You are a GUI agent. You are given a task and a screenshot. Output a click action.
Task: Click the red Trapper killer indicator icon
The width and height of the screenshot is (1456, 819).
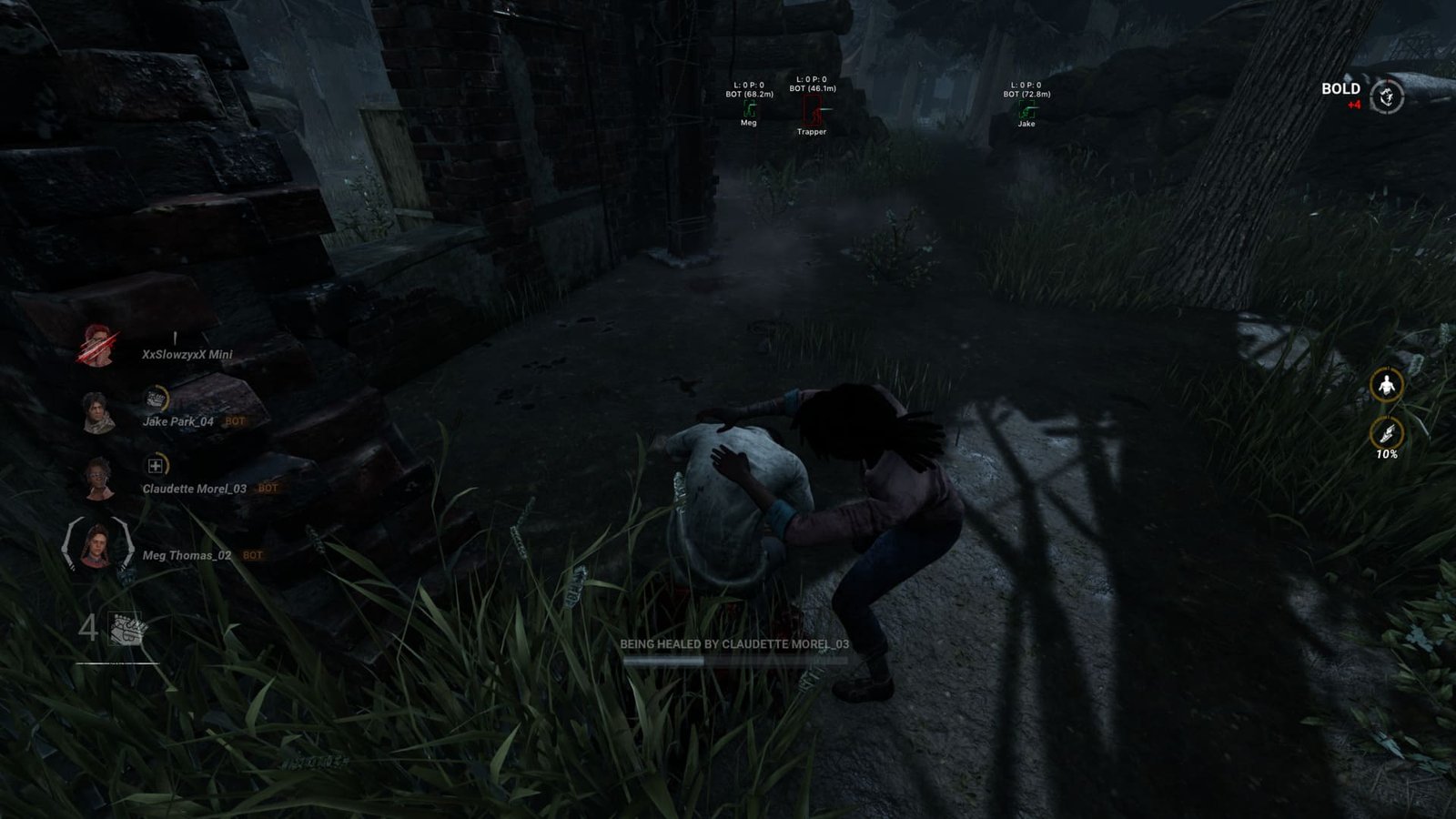[x=813, y=110]
